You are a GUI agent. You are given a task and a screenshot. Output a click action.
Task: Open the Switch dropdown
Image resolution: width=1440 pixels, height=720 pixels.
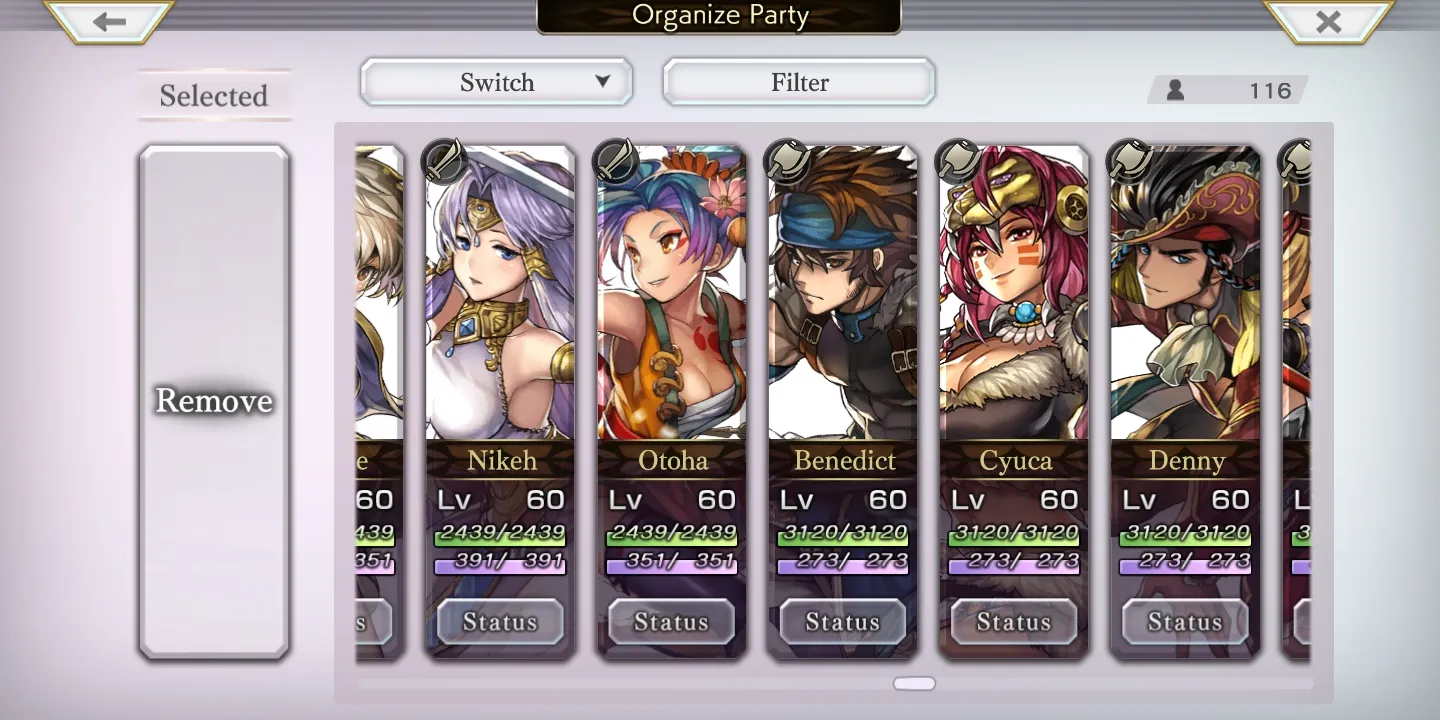[x=496, y=82]
